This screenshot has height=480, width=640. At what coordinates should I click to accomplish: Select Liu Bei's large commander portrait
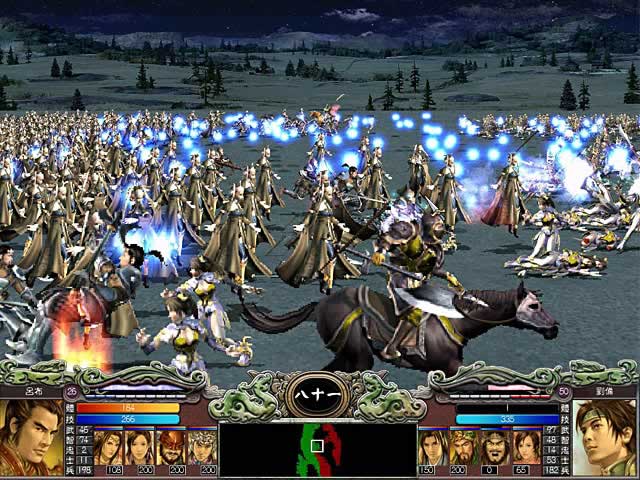(606, 437)
